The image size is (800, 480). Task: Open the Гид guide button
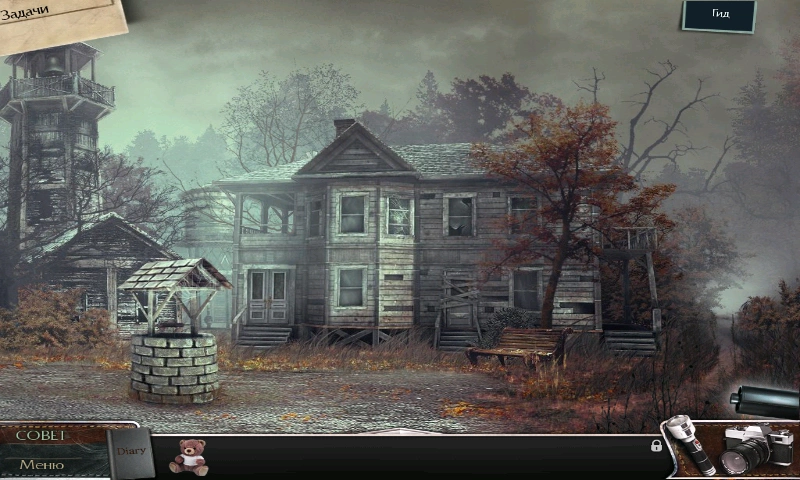(719, 15)
